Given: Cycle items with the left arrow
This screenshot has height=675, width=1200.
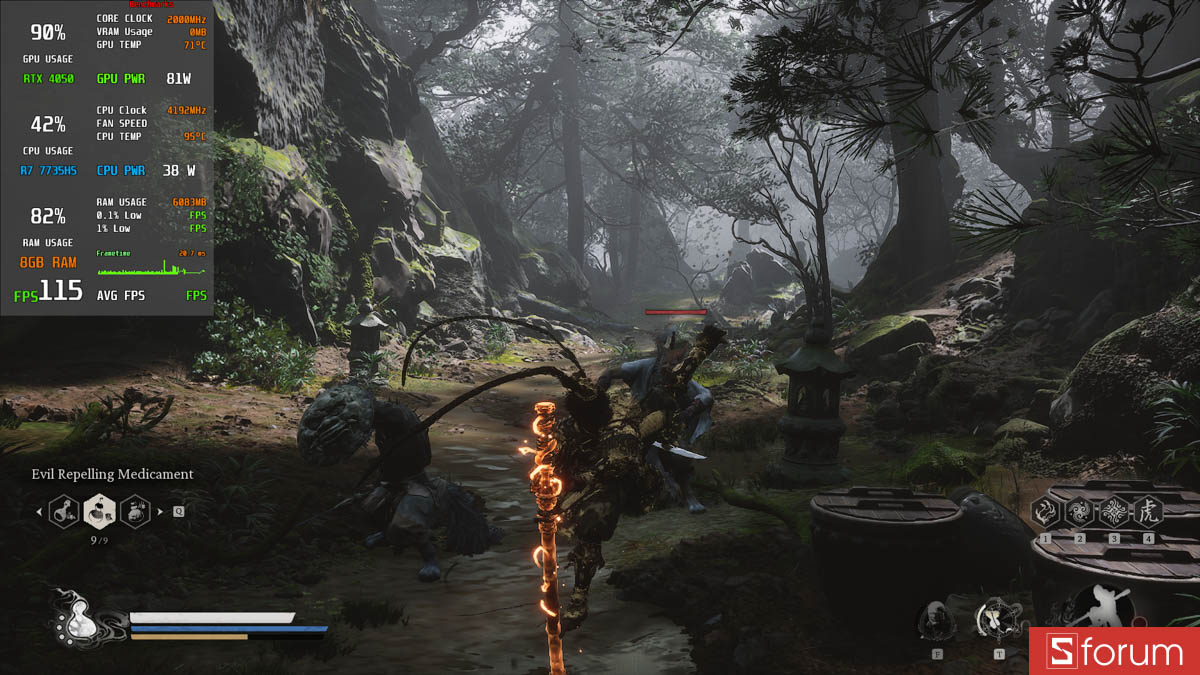Looking at the screenshot, I should [40, 512].
